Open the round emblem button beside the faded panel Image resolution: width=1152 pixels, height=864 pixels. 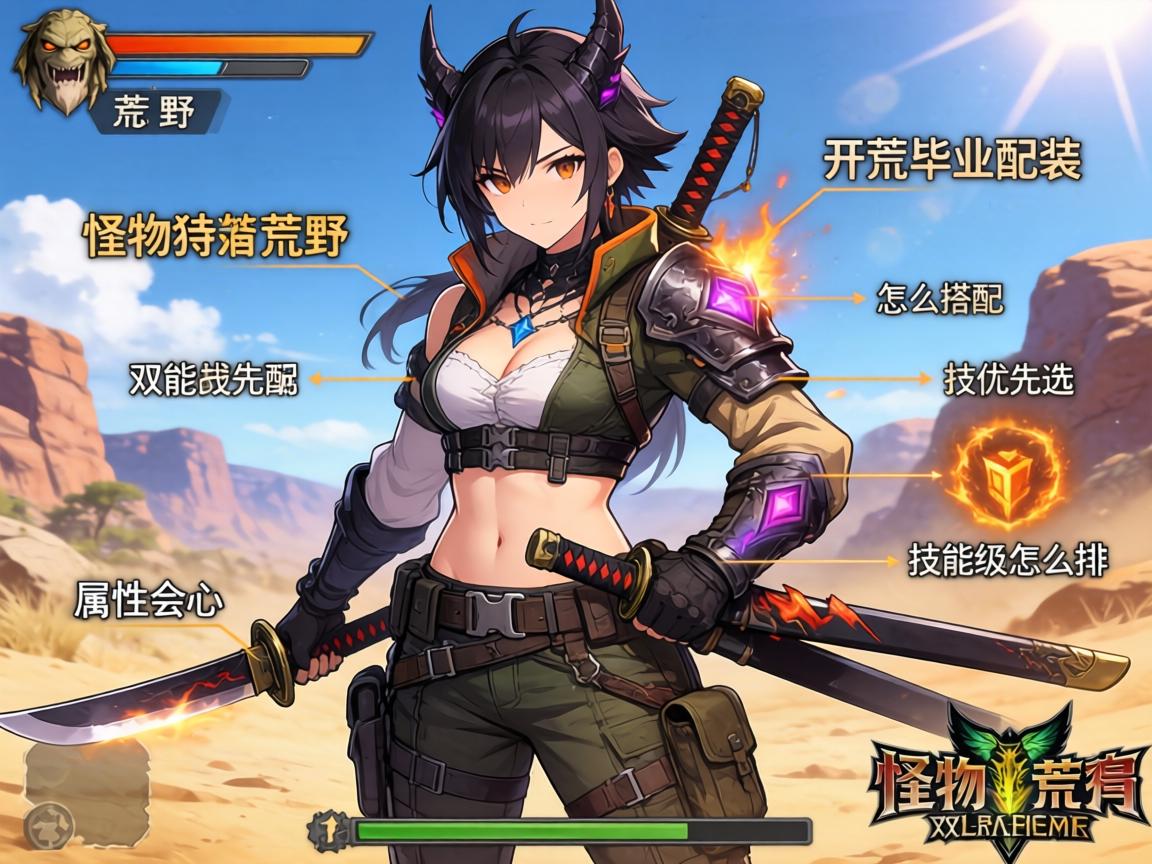tap(50, 824)
